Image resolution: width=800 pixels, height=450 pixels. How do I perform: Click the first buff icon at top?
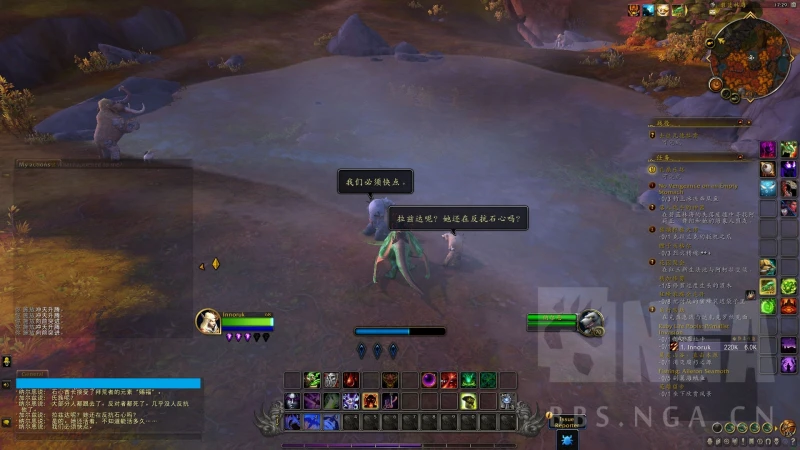(x=634, y=10)
